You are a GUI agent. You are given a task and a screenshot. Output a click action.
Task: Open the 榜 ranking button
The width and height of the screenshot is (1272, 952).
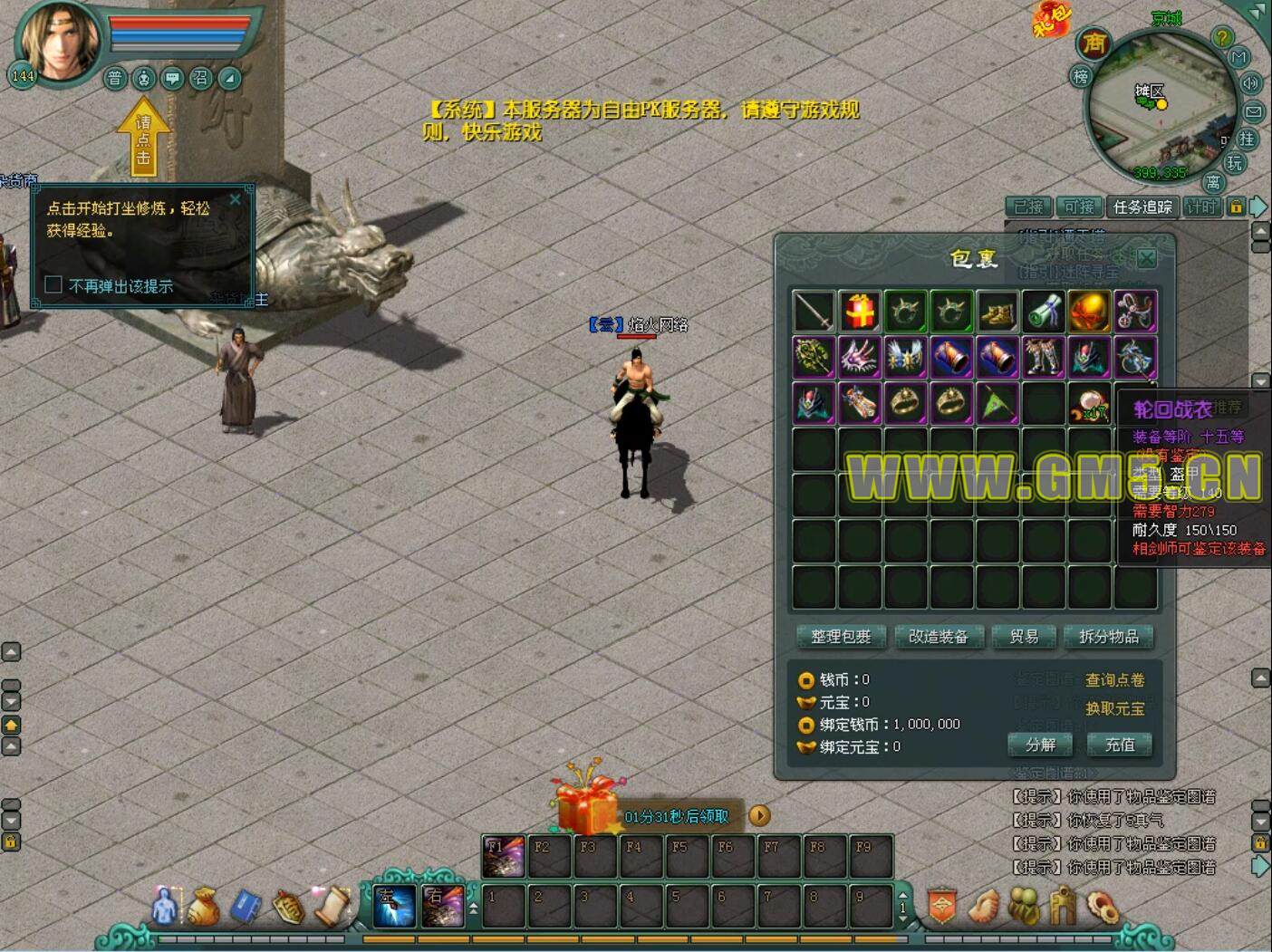[1081, 77]
